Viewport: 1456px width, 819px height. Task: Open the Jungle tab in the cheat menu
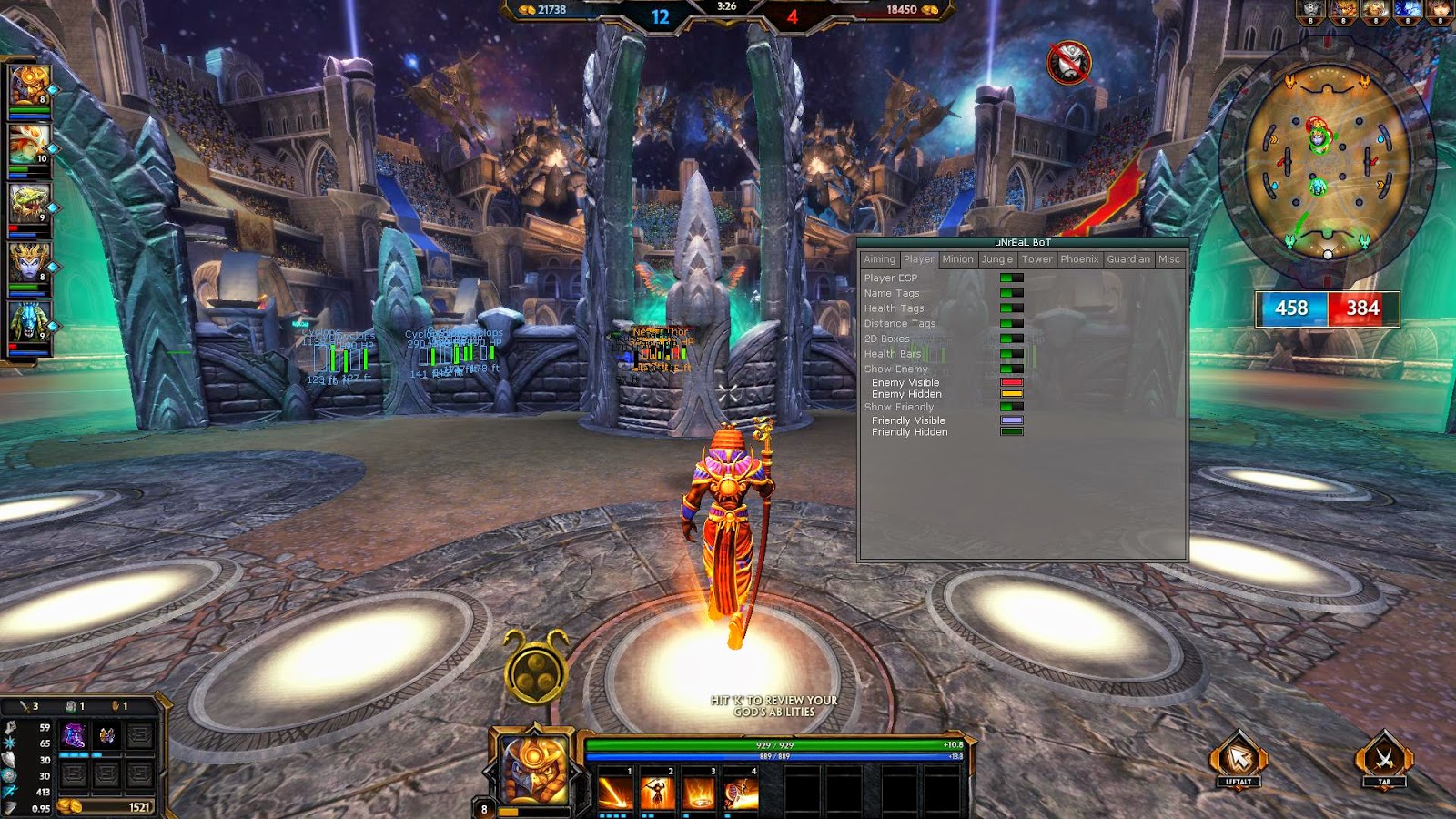coord(996,259)
